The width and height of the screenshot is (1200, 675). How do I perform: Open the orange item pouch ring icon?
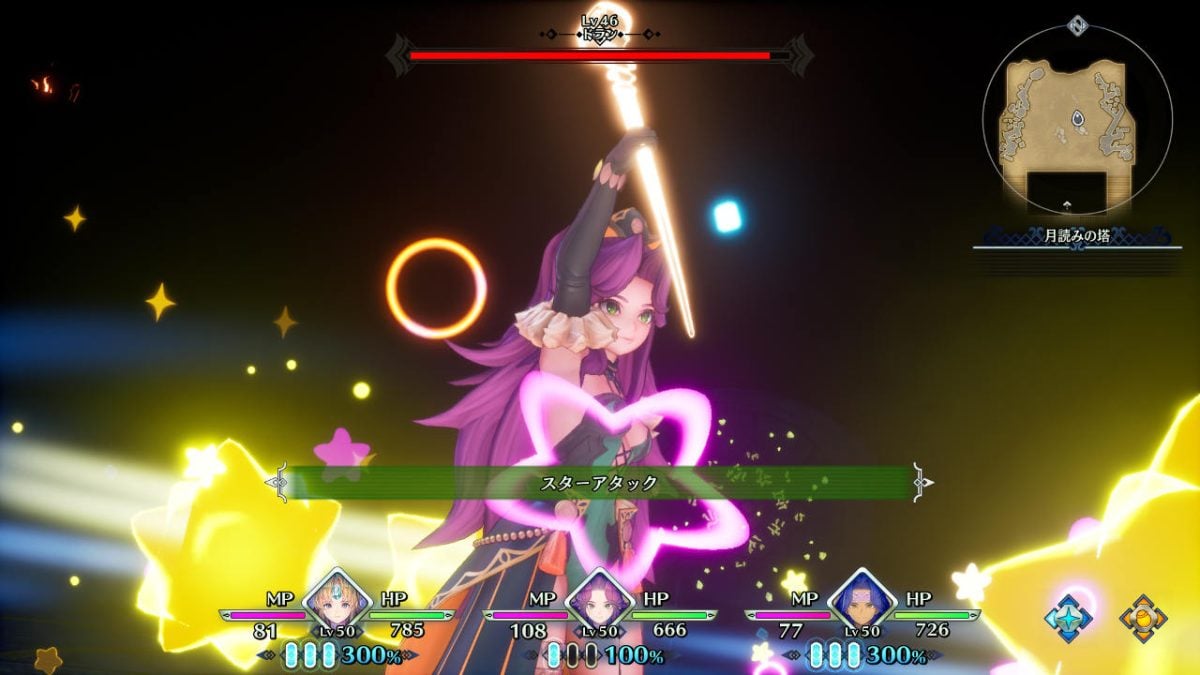1142,618
